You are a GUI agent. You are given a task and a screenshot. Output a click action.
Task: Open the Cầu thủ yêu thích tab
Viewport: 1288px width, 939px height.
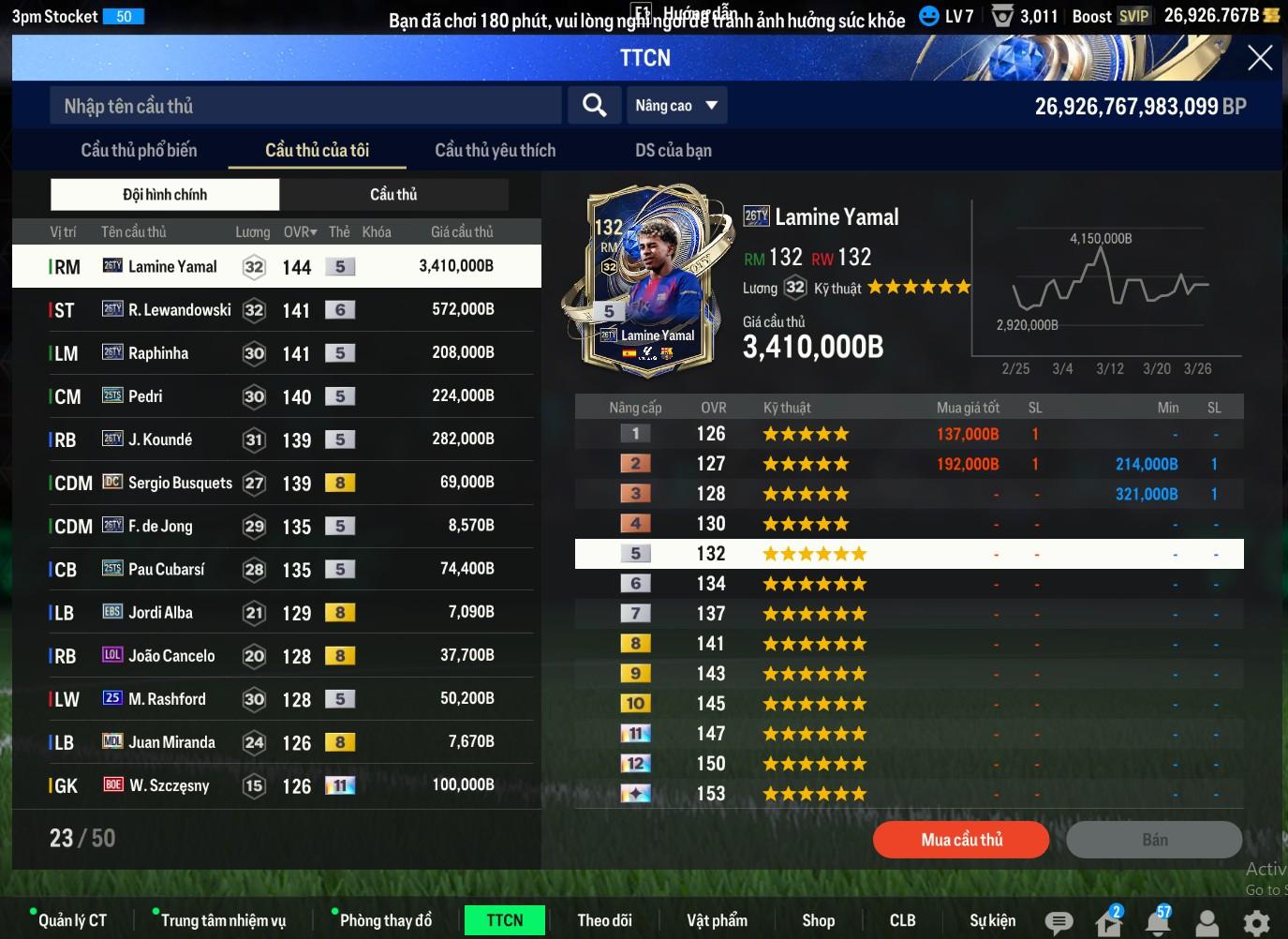point(495,150)
